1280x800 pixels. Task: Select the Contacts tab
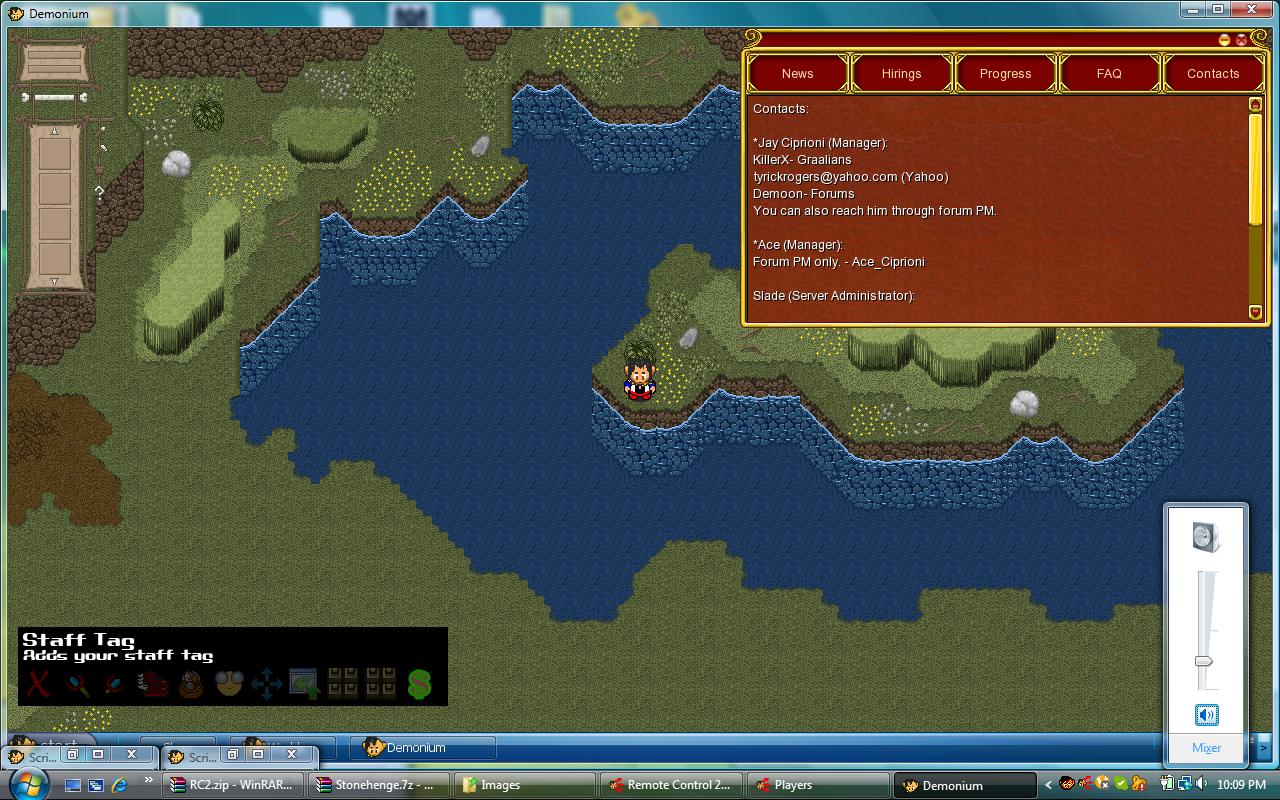(x=1213, y=73)
